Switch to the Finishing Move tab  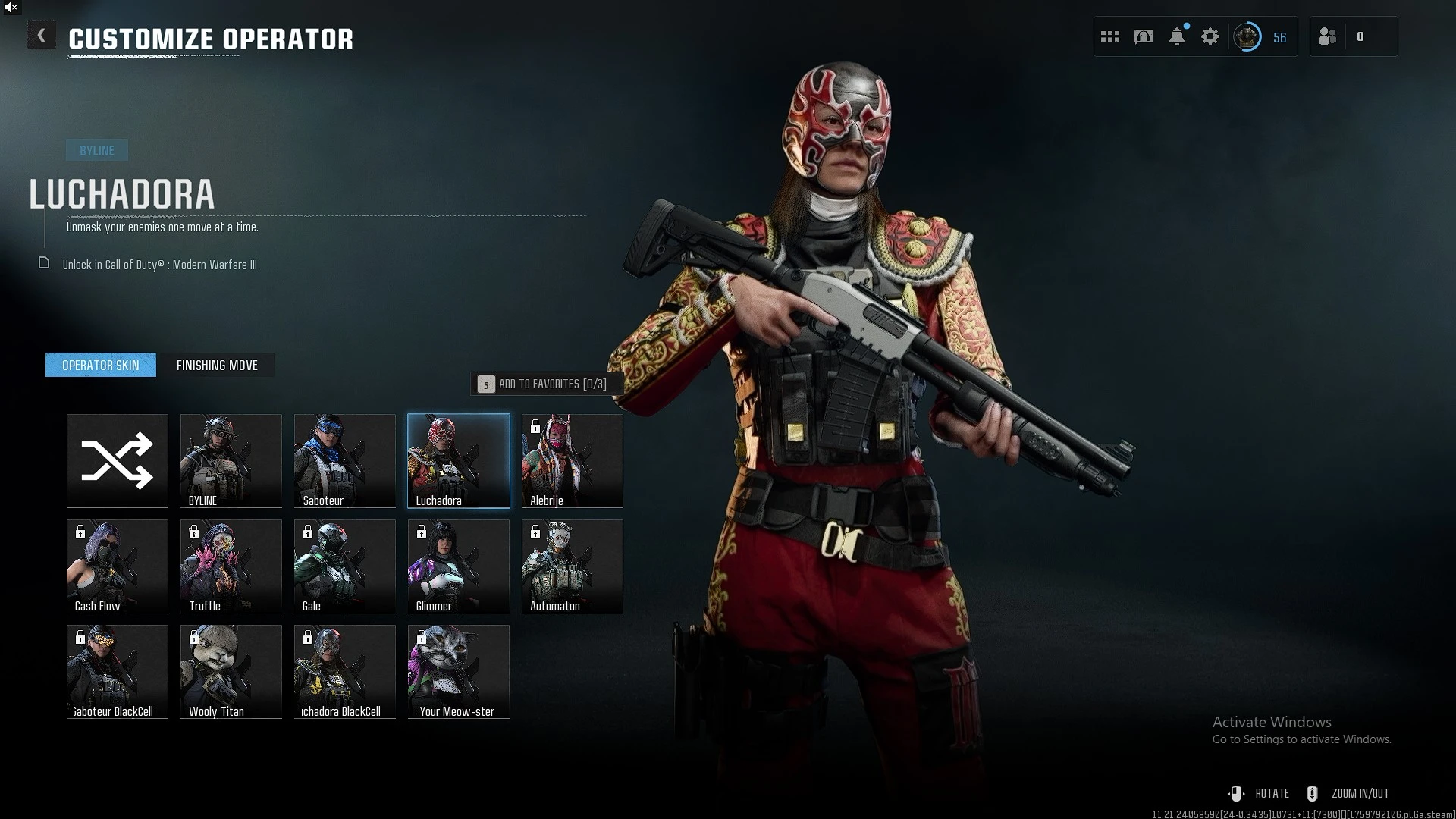217,366
